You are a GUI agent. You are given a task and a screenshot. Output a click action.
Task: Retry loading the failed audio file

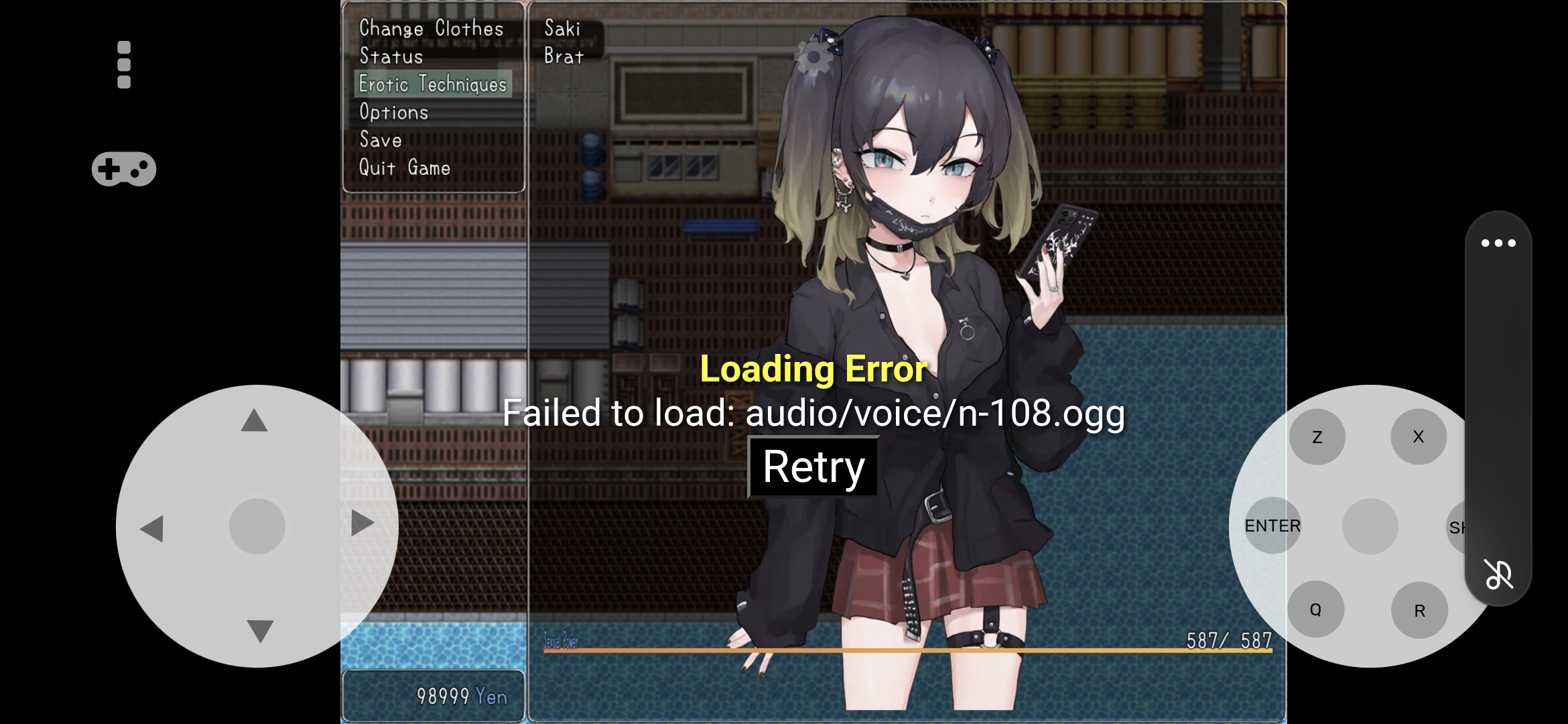coord(813,467)
